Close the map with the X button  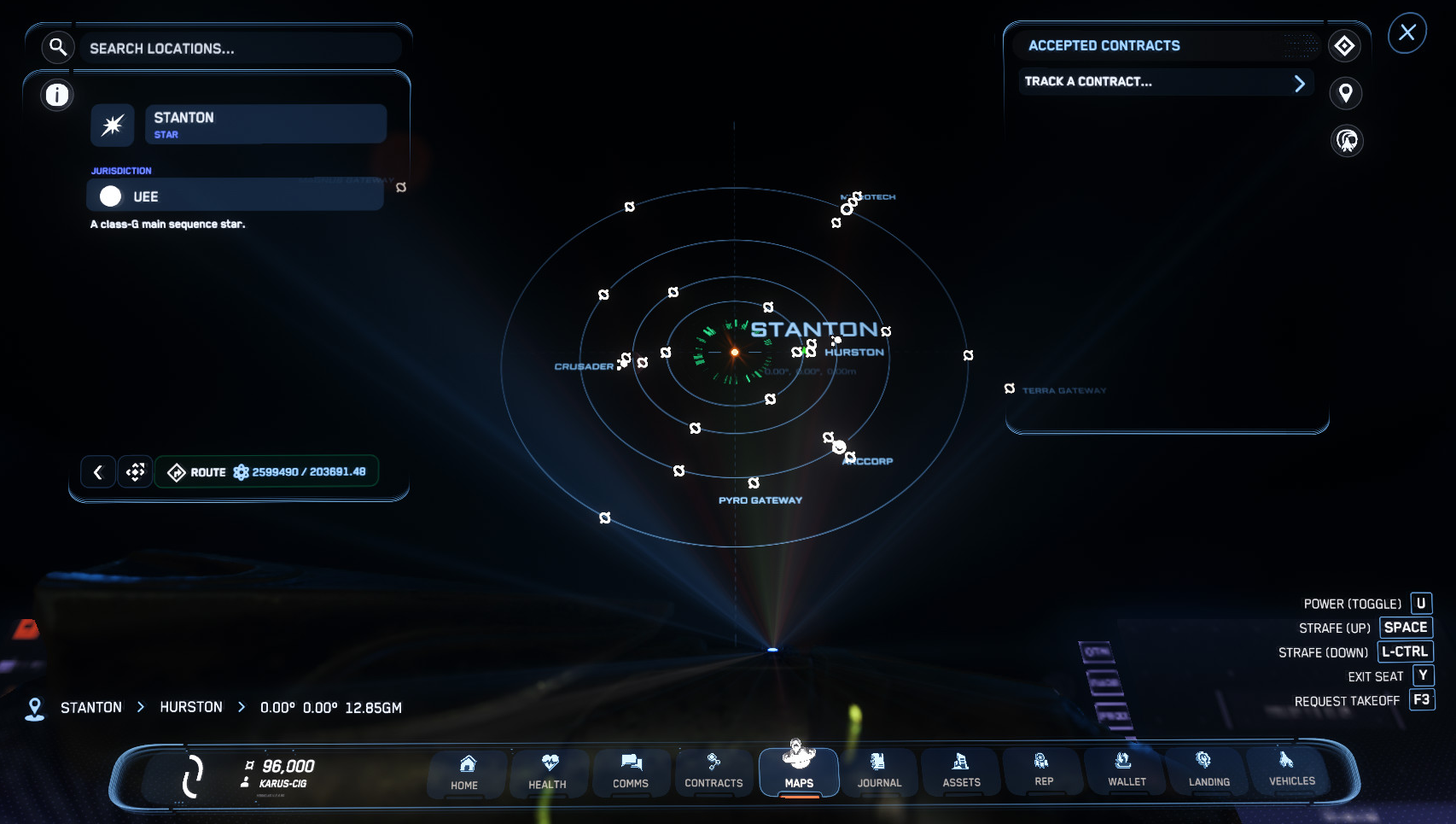[1407, 33]
